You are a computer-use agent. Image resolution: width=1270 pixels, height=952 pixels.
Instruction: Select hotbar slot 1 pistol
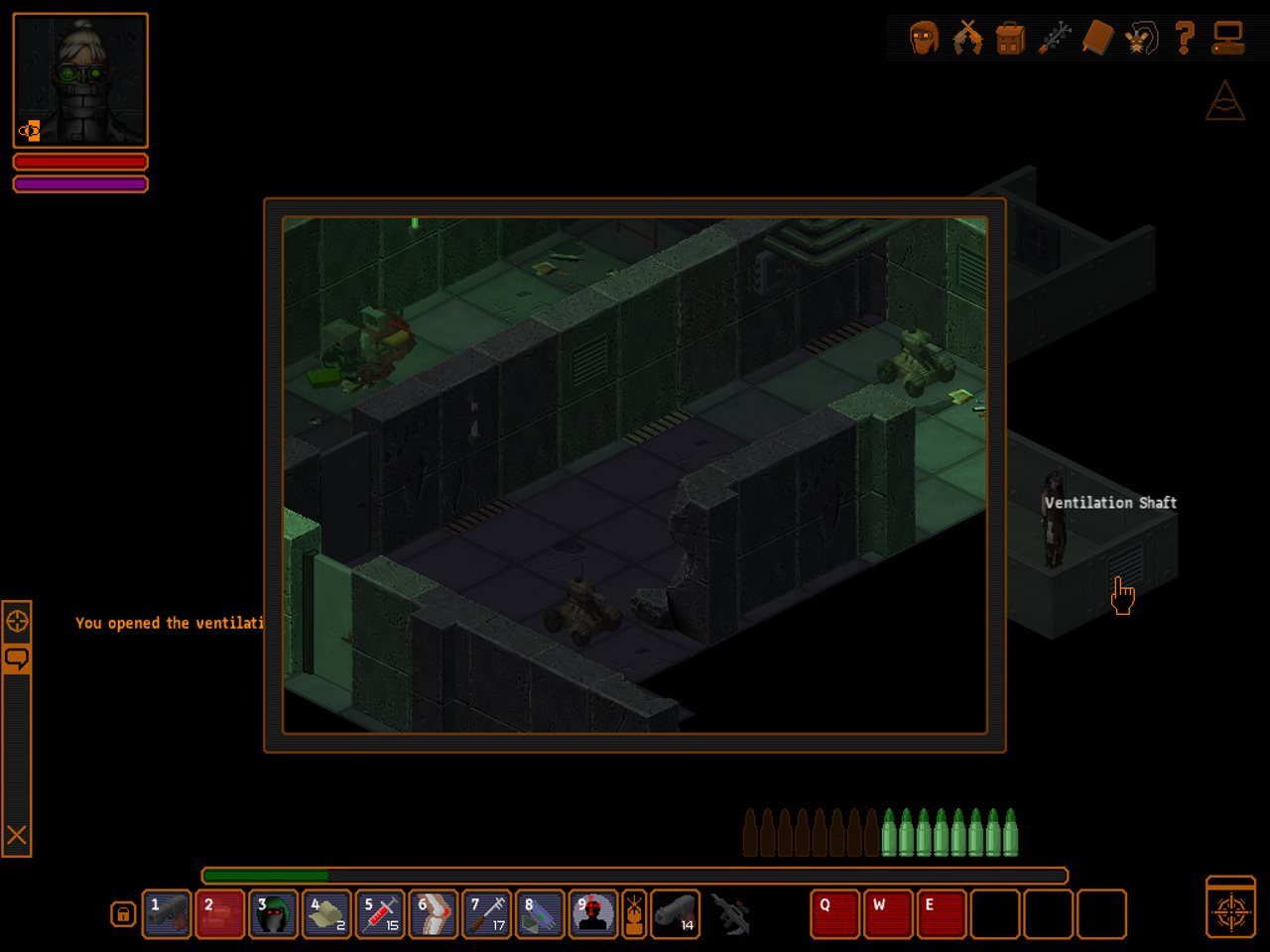tap(167, 914)
